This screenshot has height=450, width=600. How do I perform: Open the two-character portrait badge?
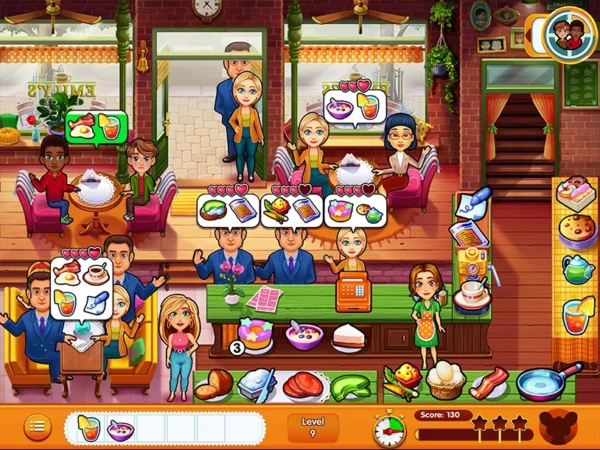[x=567, y=35]
